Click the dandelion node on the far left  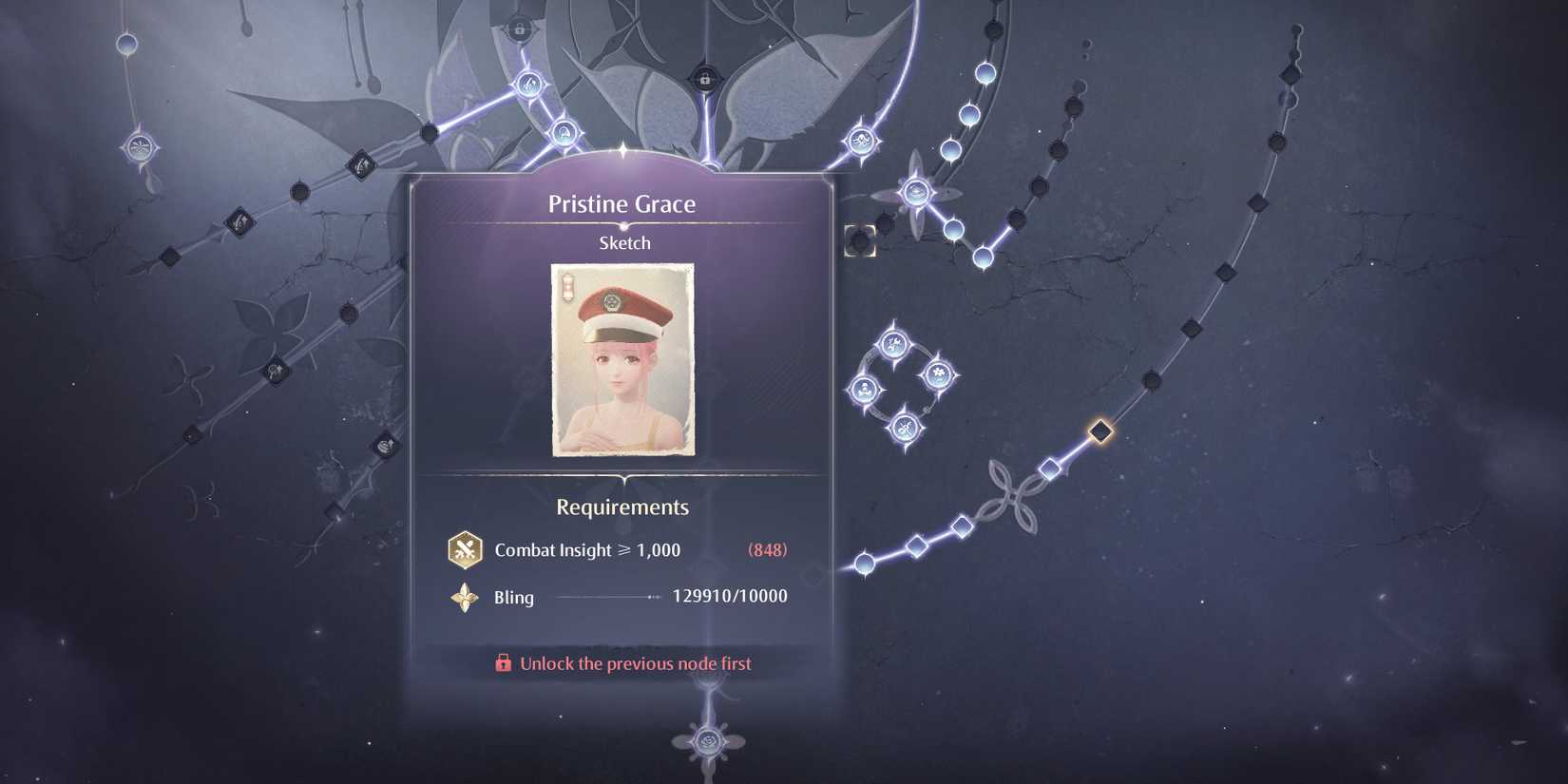coord(138,148)
